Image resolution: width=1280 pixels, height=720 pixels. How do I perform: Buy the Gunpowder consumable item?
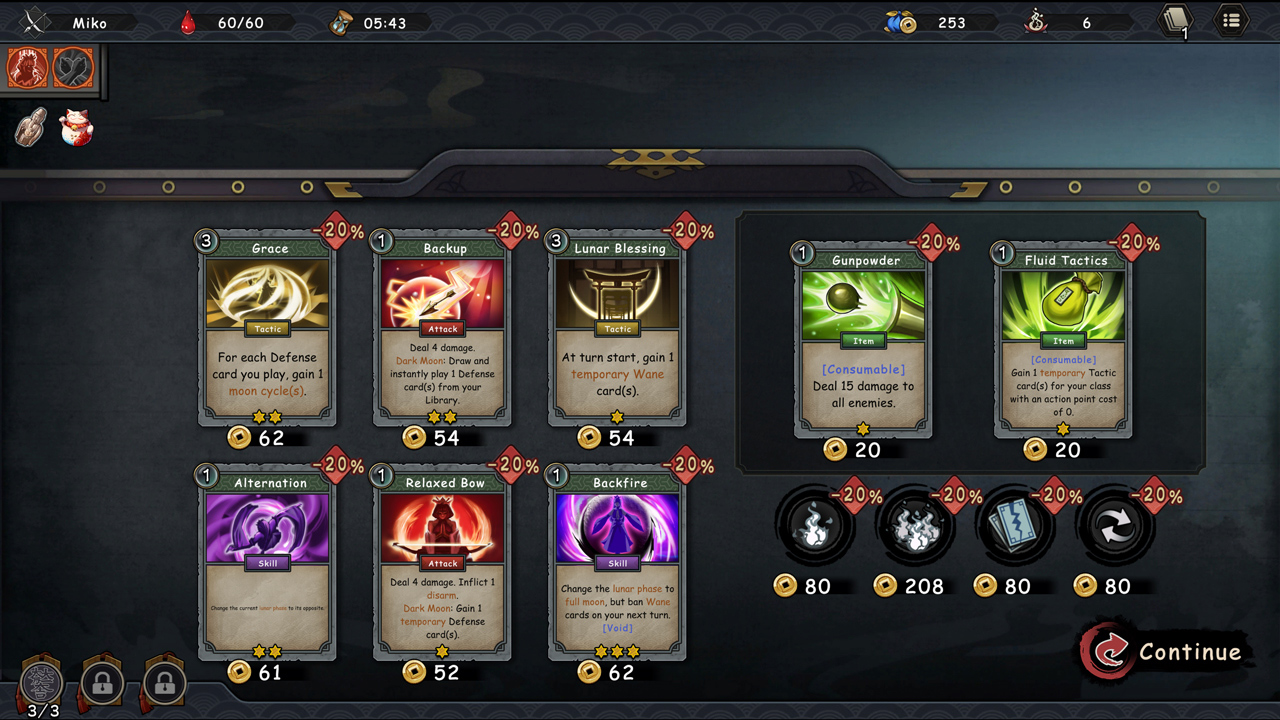[863, 341]
